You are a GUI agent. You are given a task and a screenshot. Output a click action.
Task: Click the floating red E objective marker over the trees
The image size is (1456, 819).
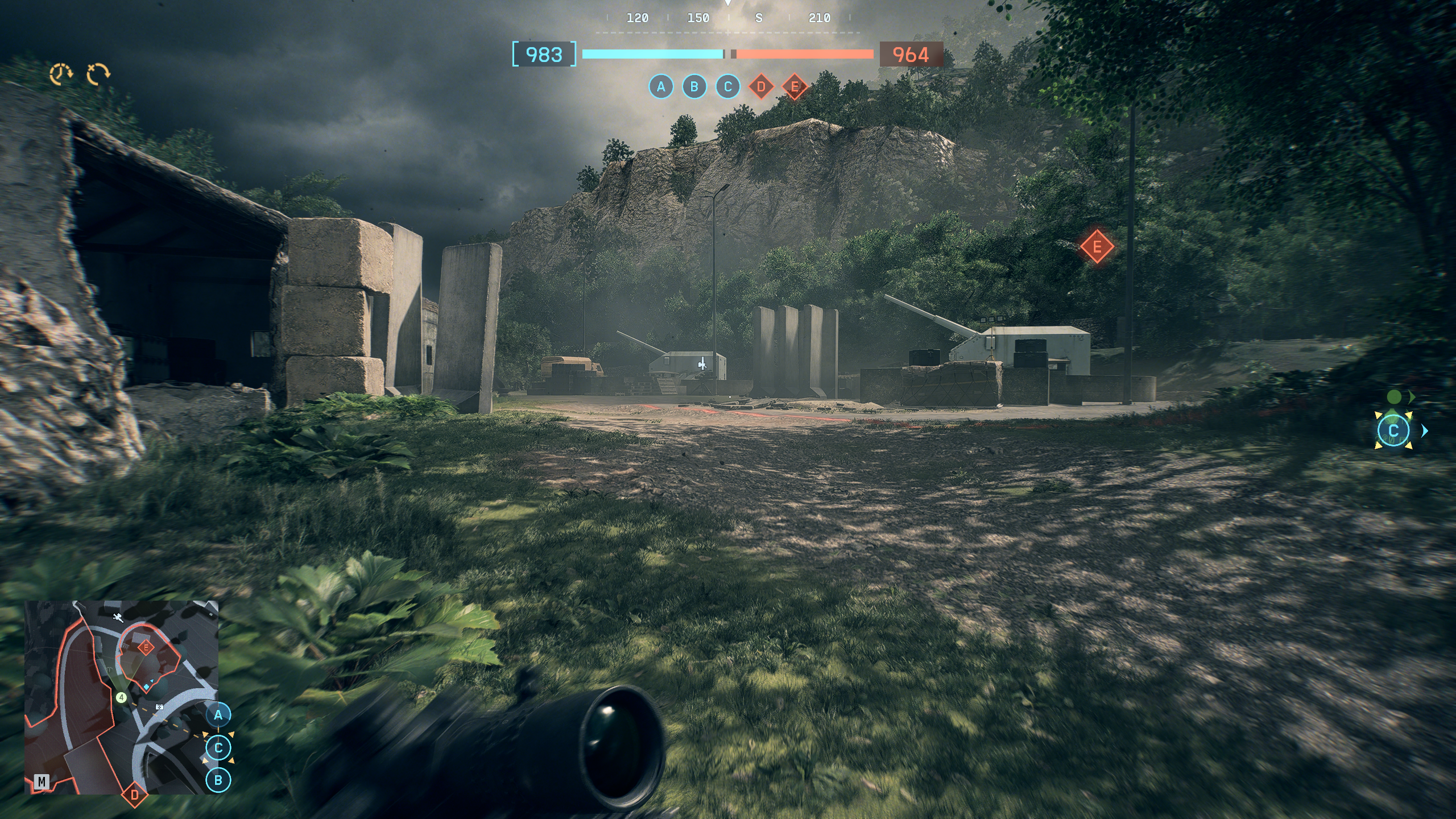pyautogui.click(x=1097, y=247)
